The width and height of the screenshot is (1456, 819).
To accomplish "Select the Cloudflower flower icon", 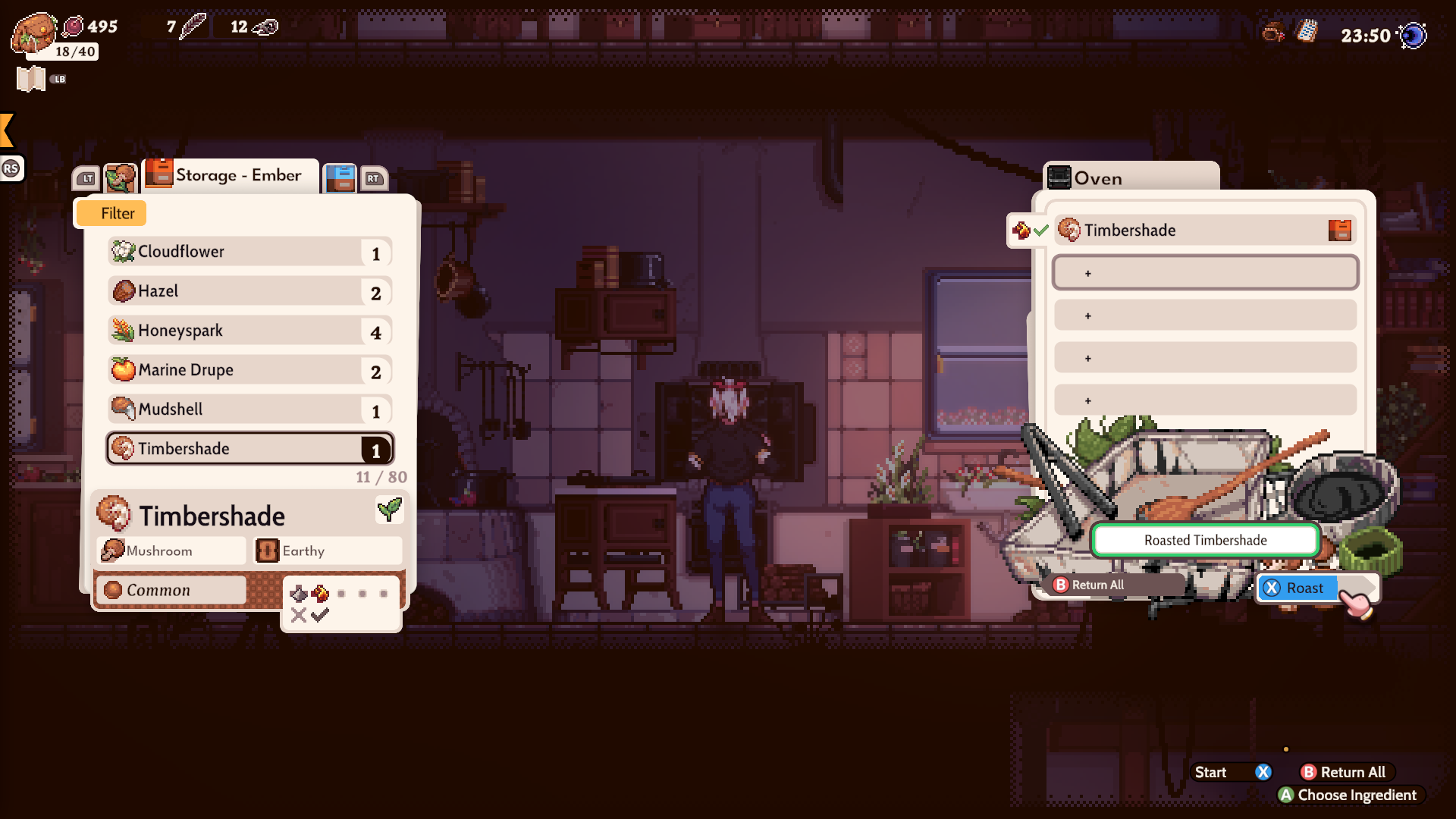I will point(124,251).
